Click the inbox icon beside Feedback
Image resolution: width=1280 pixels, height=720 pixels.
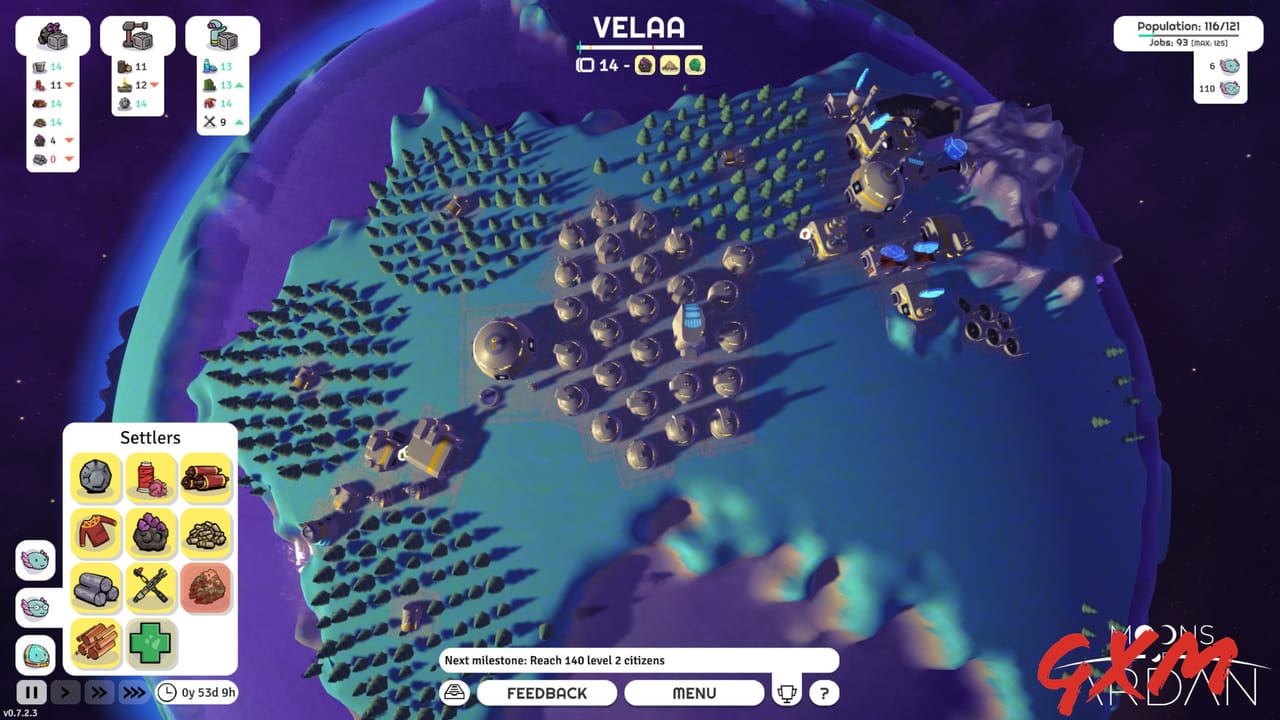455,691
